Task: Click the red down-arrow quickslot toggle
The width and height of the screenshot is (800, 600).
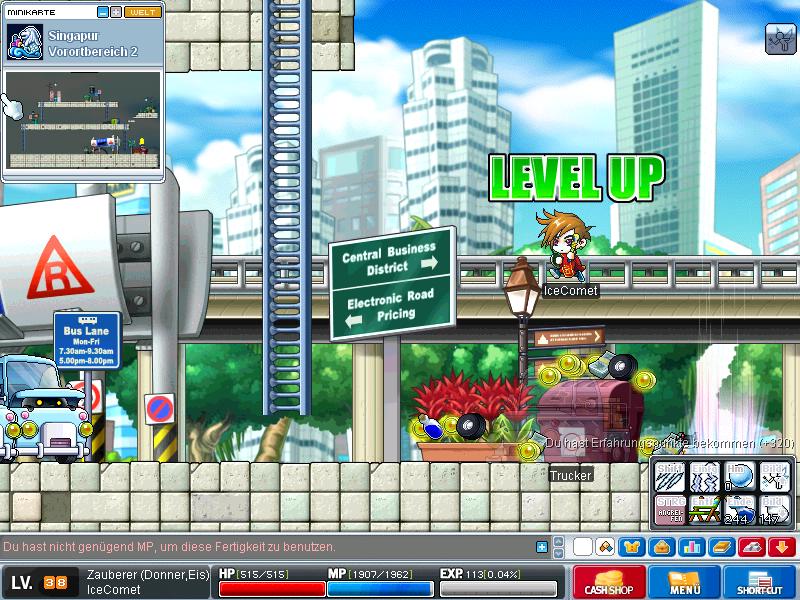Action: point(780,547)
